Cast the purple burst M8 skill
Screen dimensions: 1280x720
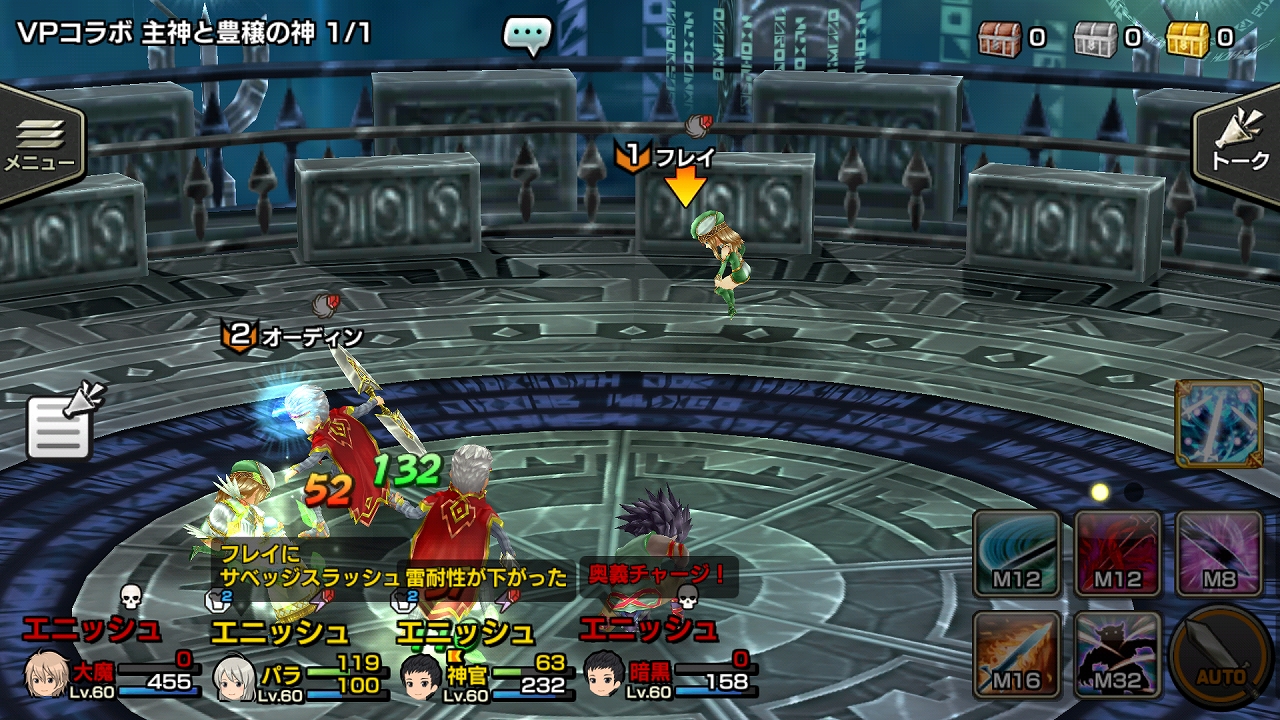[x=1218, y=553]
